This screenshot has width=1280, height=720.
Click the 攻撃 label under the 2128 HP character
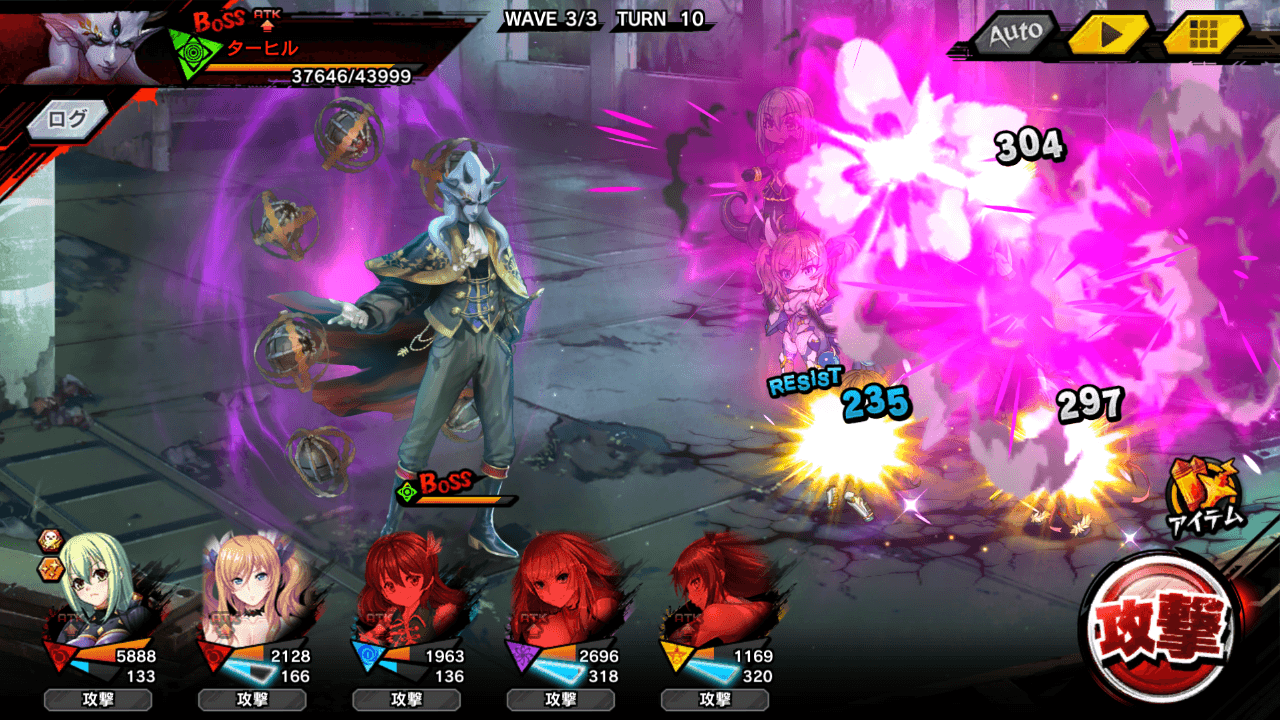click(x=252, y=699)
